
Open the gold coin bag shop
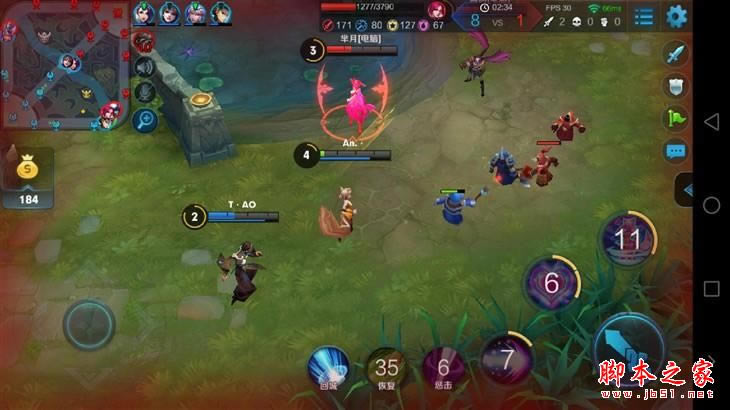[26, 171]
